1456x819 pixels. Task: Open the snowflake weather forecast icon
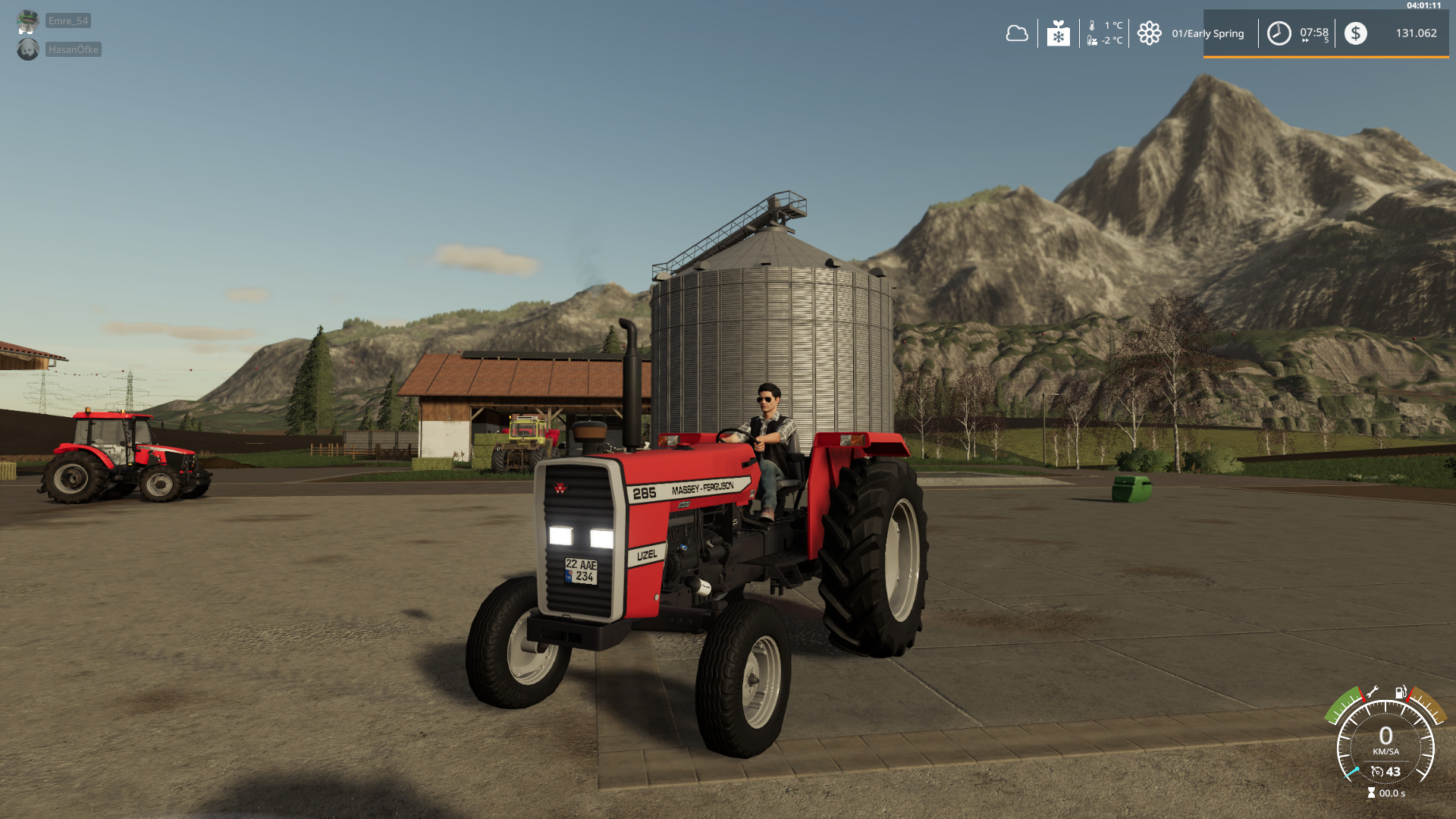pyautogui.click(x=1058, y=33)
